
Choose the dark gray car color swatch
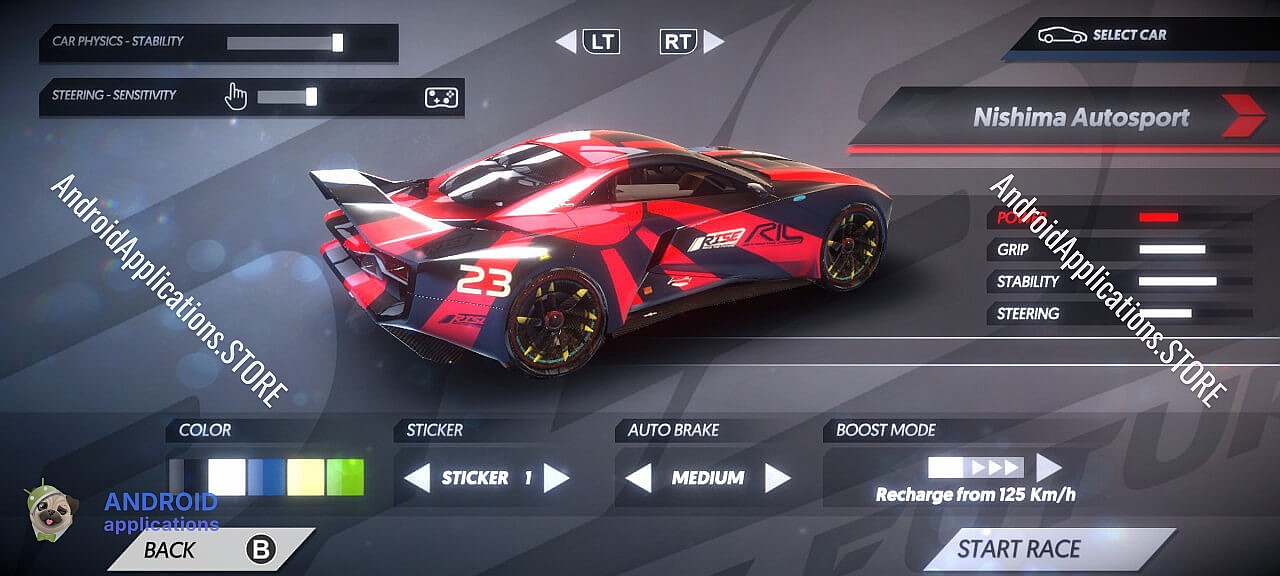coord(179,477)
